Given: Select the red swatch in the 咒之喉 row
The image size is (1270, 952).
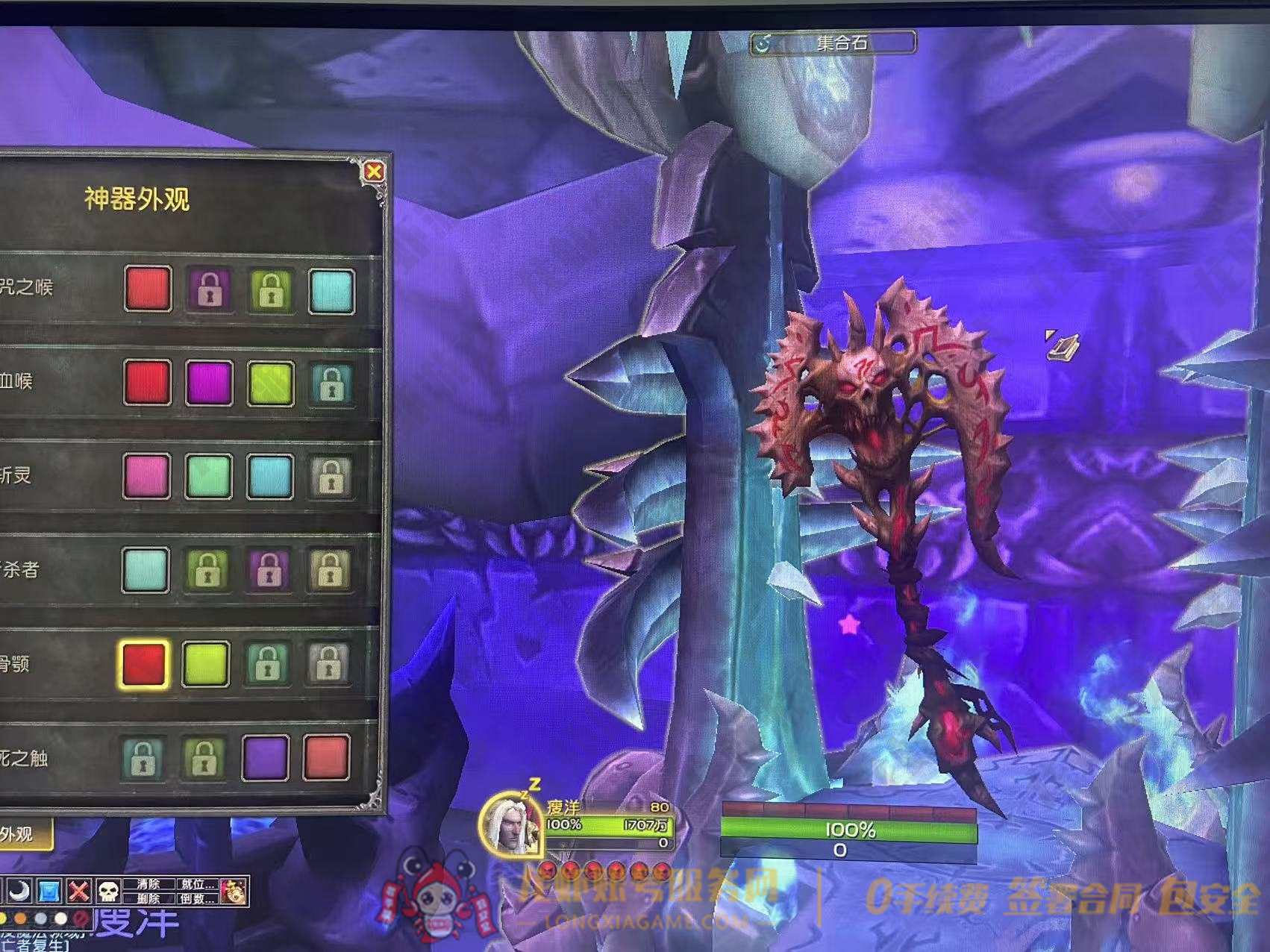Looking at the screenshot, I should tap(148, 289).
